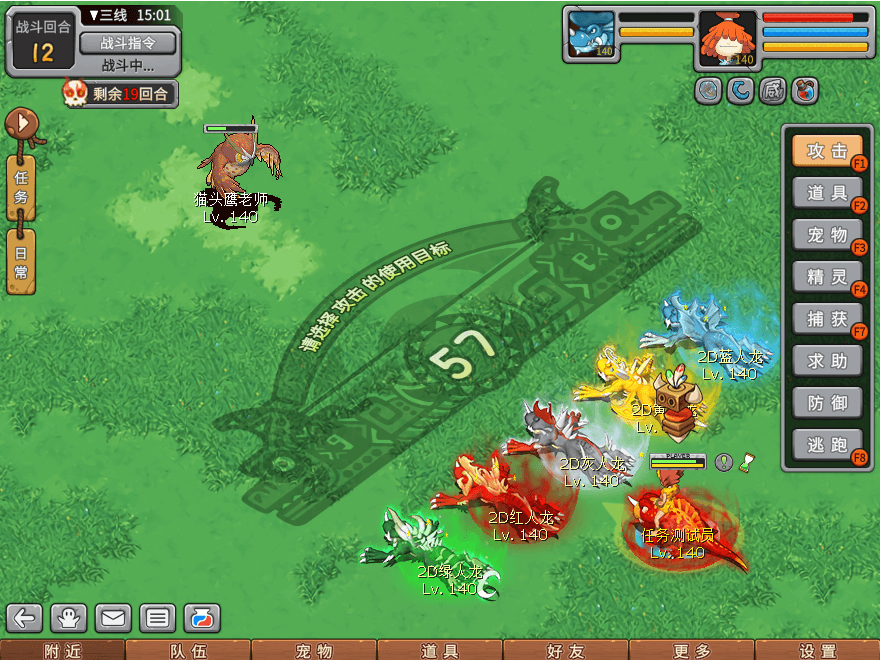880x660 pixels.
Task: Open the mail envelope icon
Action: 113,618
